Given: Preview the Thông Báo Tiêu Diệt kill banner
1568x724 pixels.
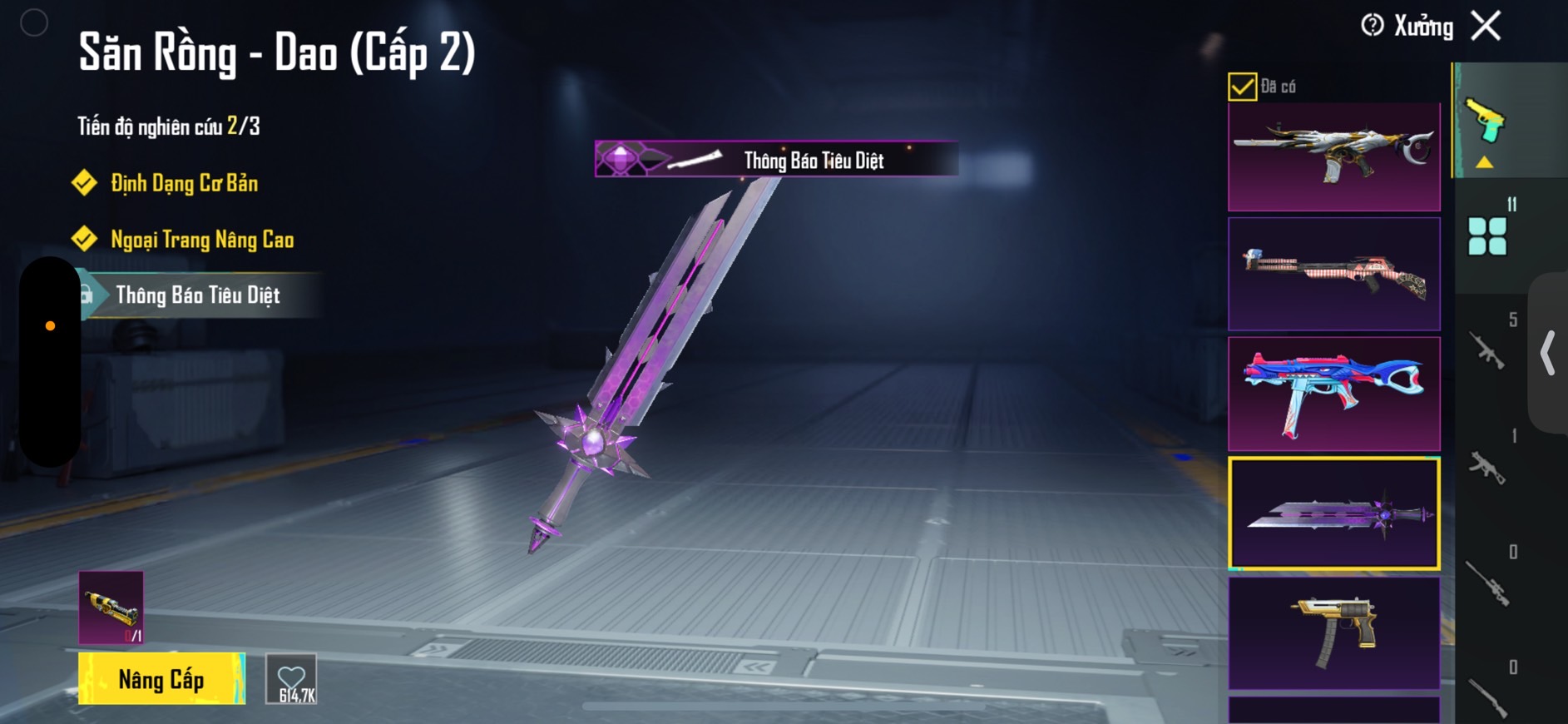Looking at the screenshot, I should pyautogui.click(x=776, y=159).
